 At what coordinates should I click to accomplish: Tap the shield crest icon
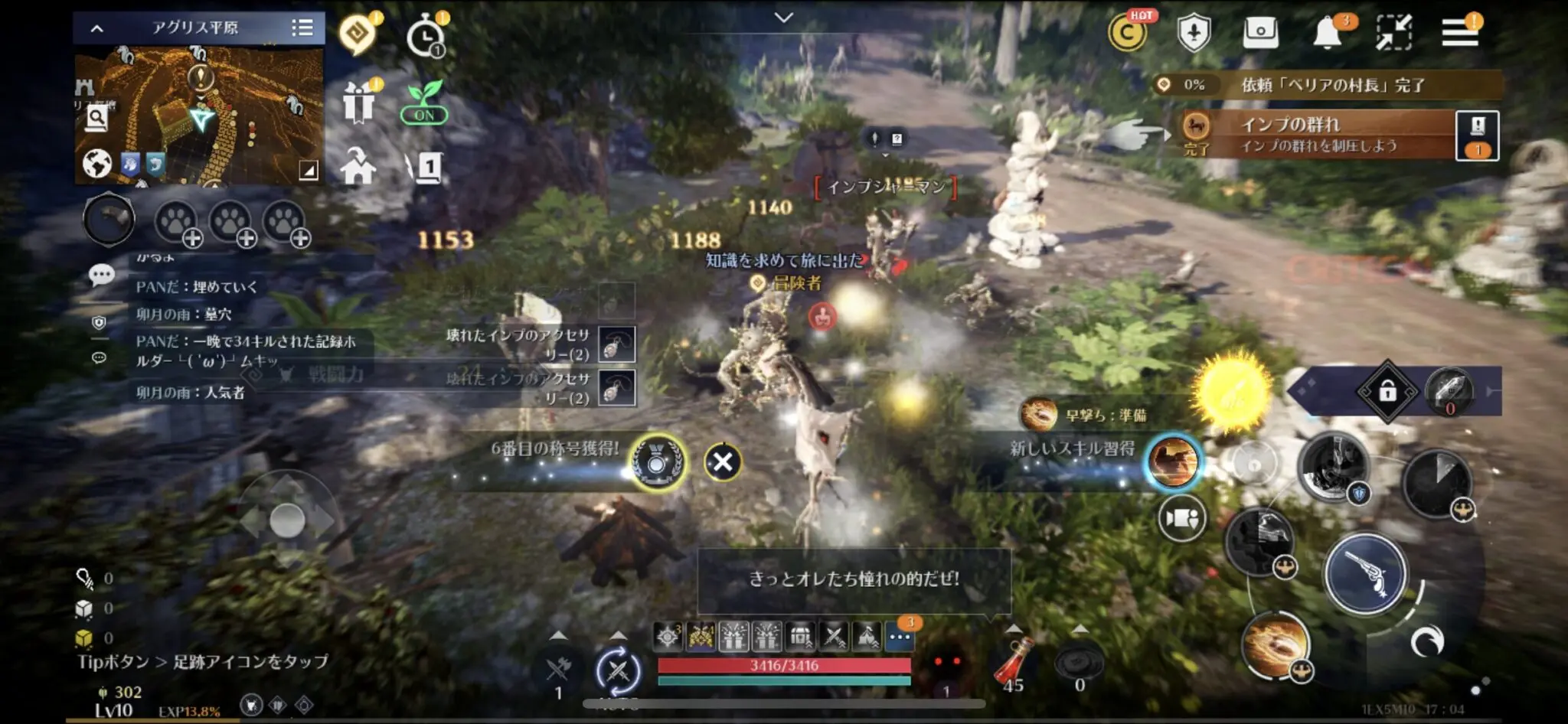(1194, 33)
